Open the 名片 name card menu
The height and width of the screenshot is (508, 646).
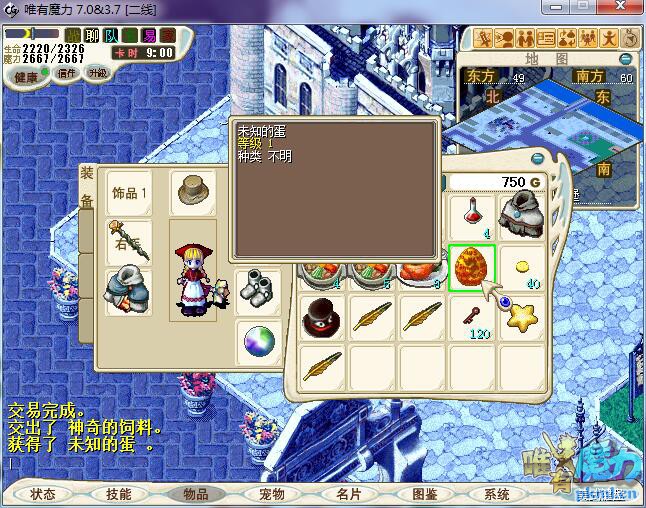coord(347,494)
